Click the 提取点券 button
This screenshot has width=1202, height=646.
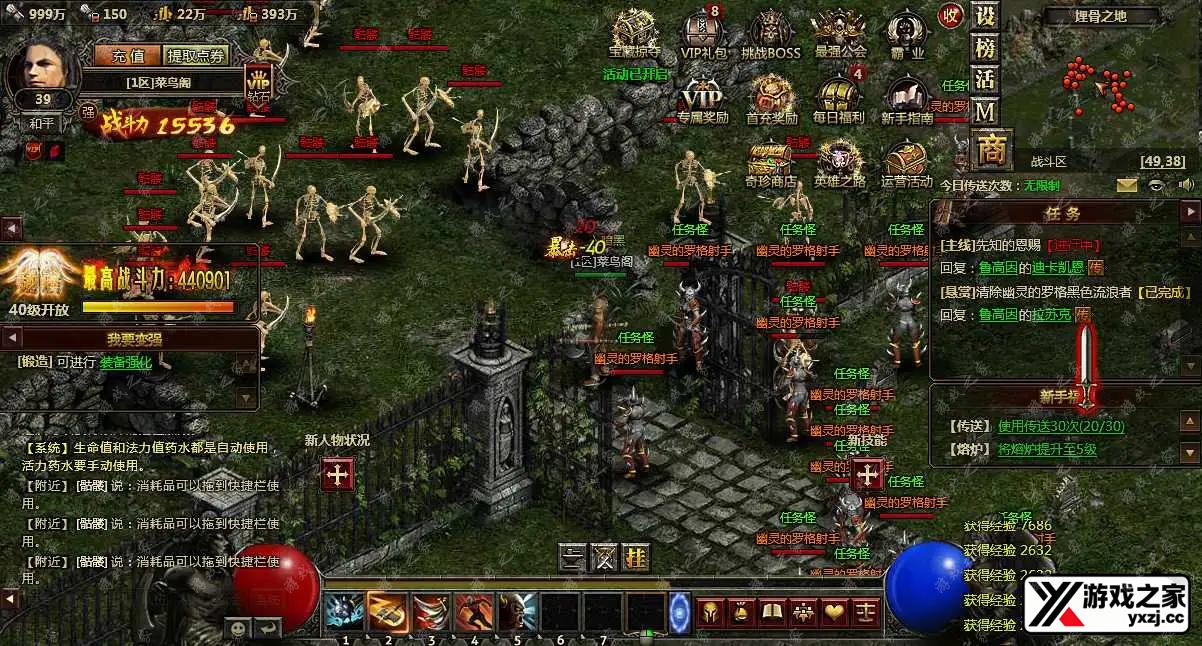coord(196,56)
